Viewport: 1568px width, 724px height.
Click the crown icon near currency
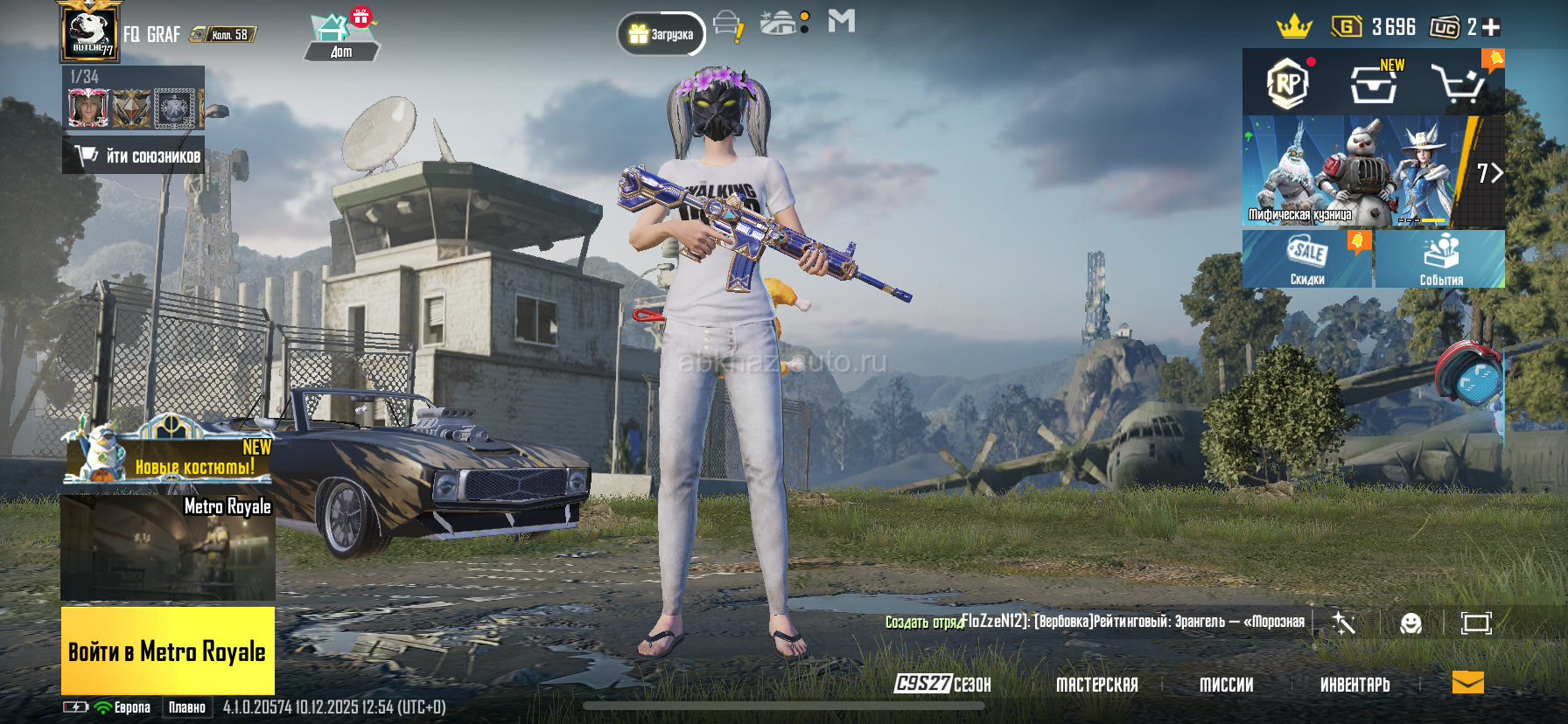[x=1293, y=27]
